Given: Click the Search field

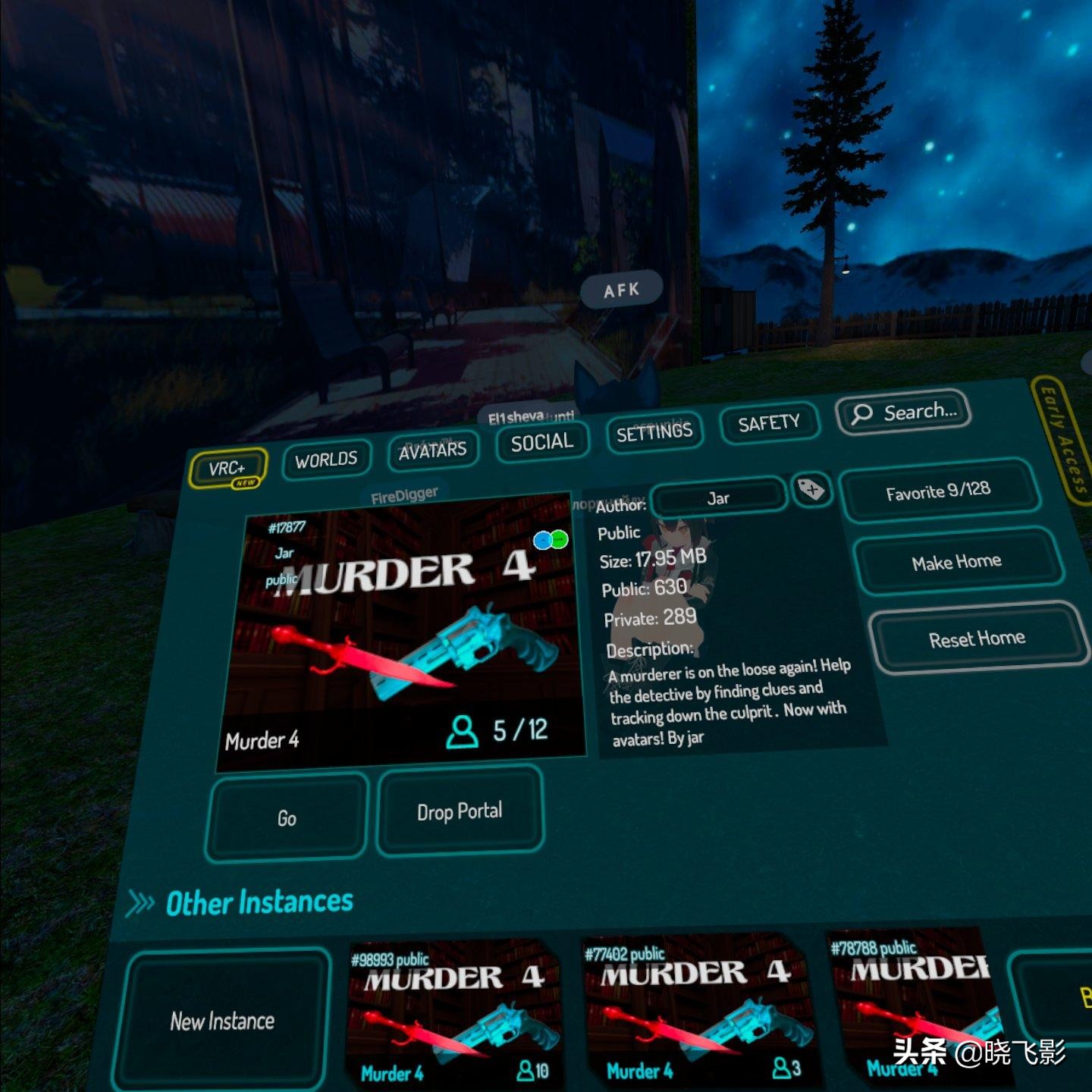Looking at the screenshot, I should [903, 413].
